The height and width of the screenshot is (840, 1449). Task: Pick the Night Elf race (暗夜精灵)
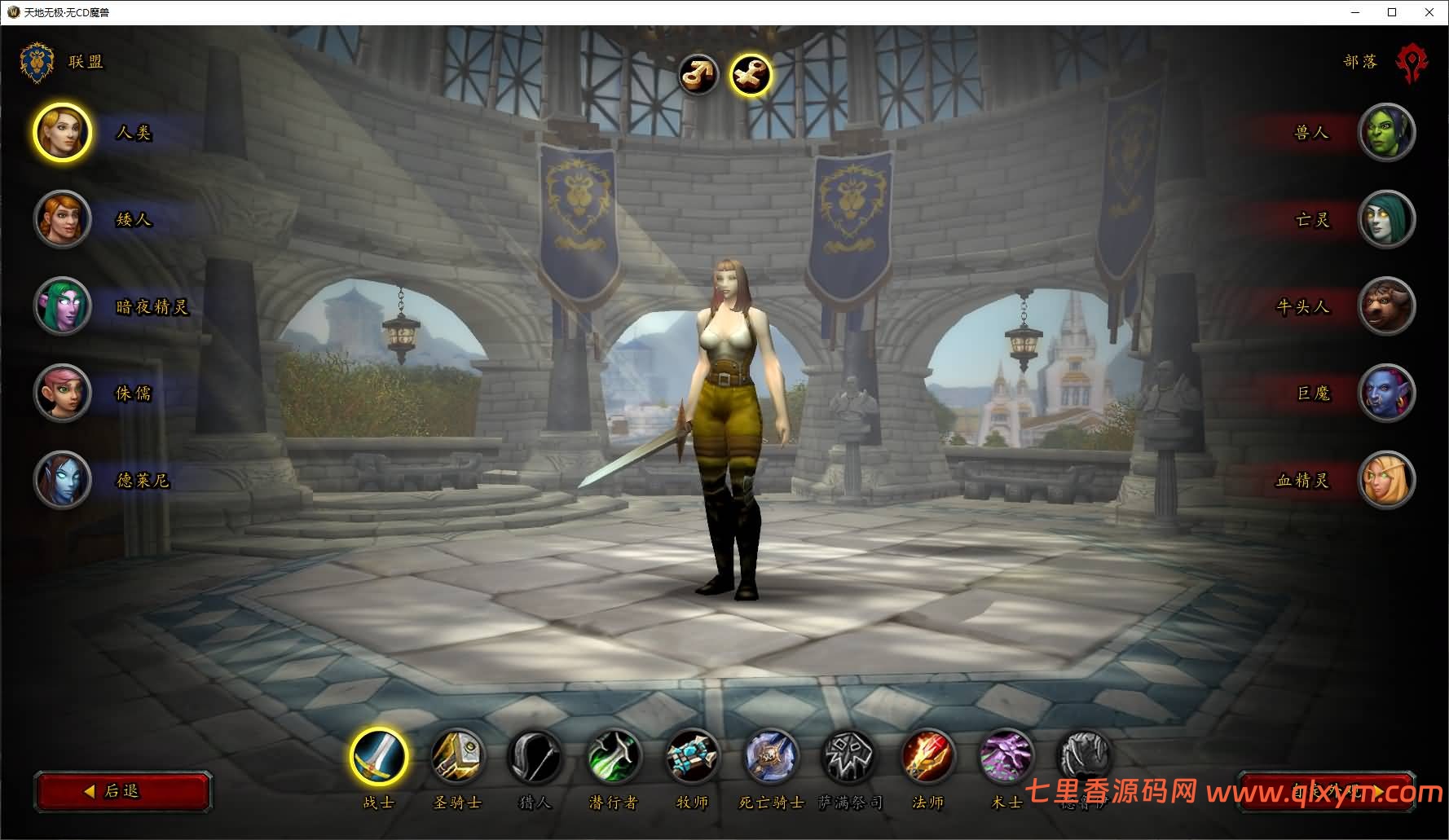pyautogui.click(x=62, y=306)
